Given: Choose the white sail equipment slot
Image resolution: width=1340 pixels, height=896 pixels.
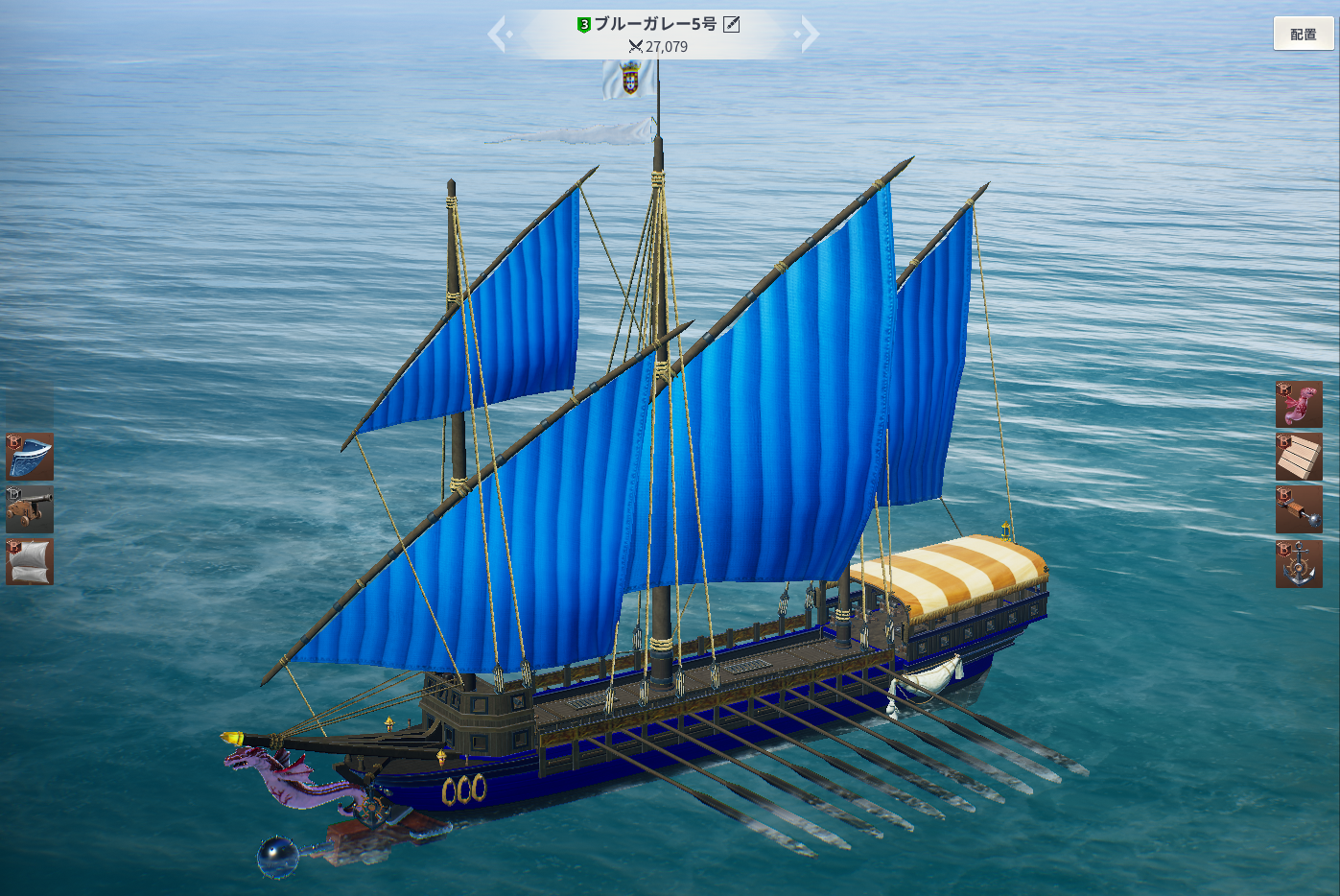Looking at the screenshot, I should coord(30,561).
